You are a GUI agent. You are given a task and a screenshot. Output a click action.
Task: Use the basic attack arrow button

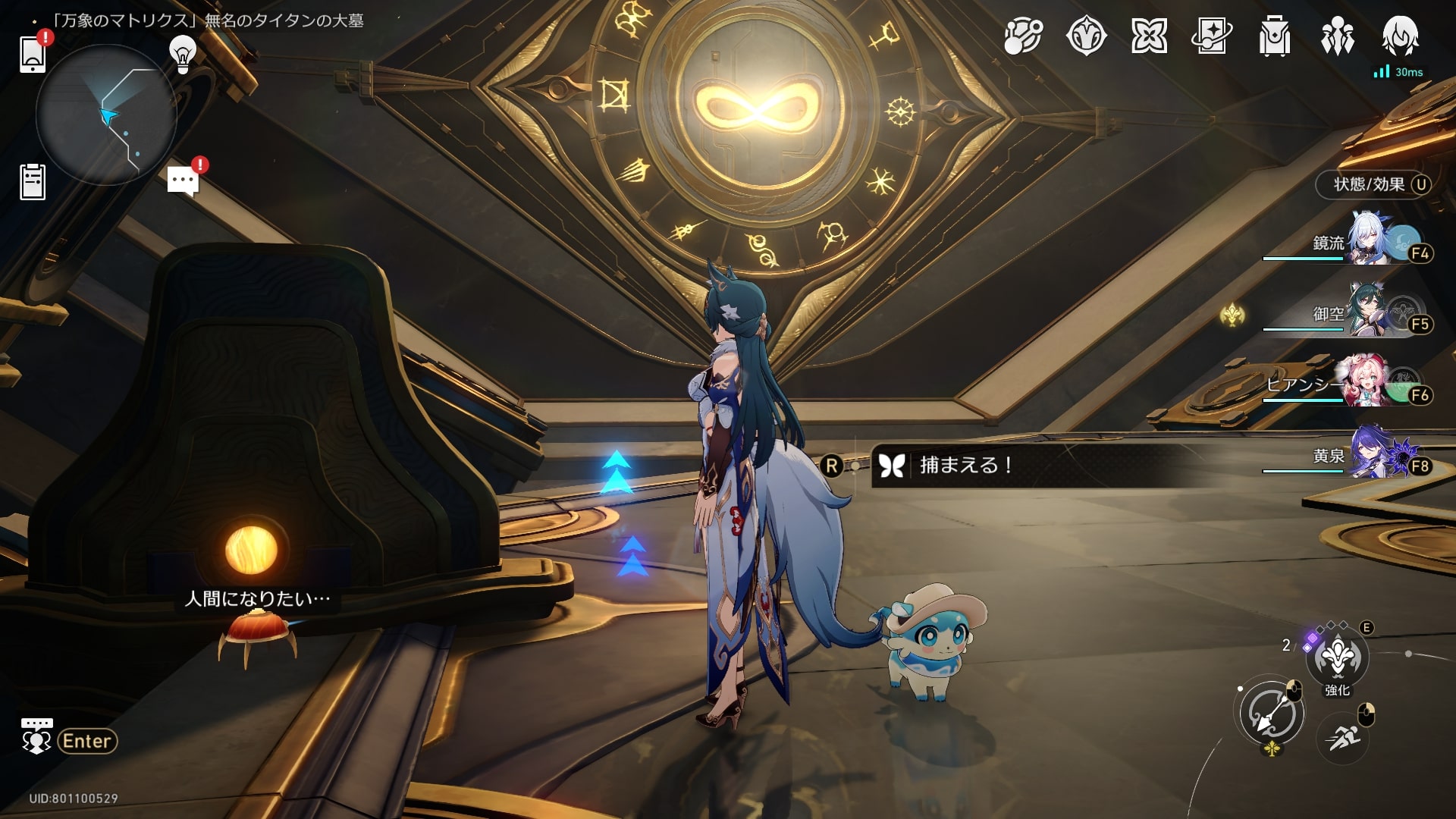coord(1272,714)
